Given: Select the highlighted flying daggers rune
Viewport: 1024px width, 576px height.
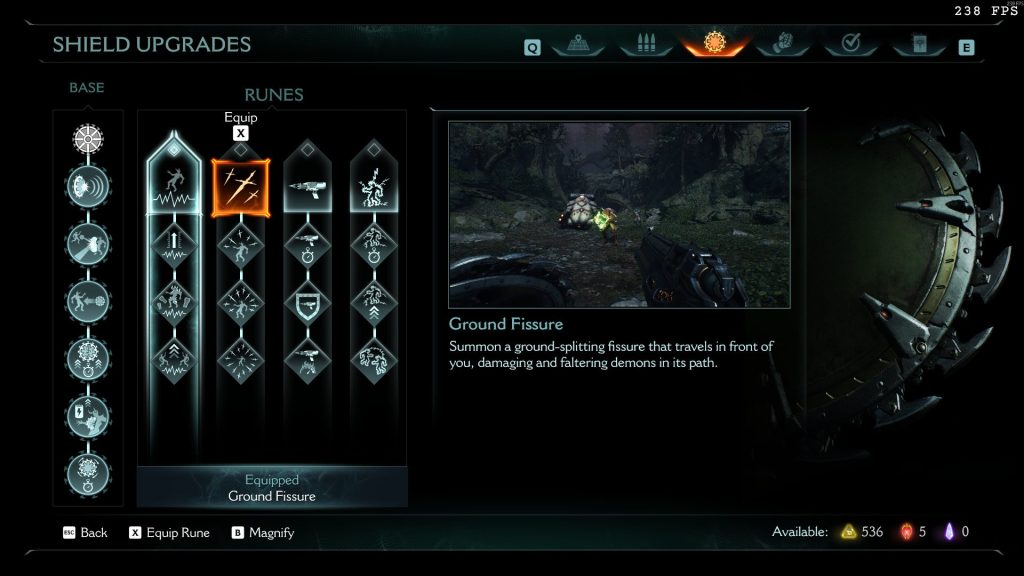Looking at the screenshot, I should point(240,186).
